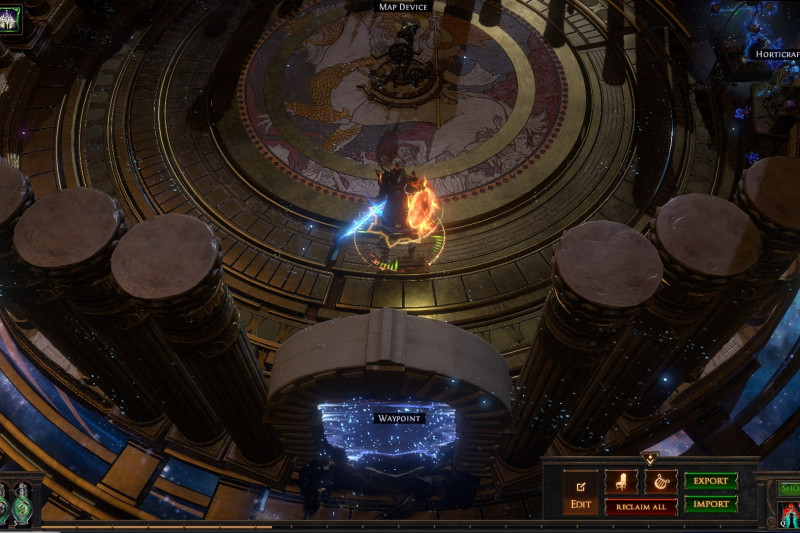Select the Map Device label

click(403, 6)
